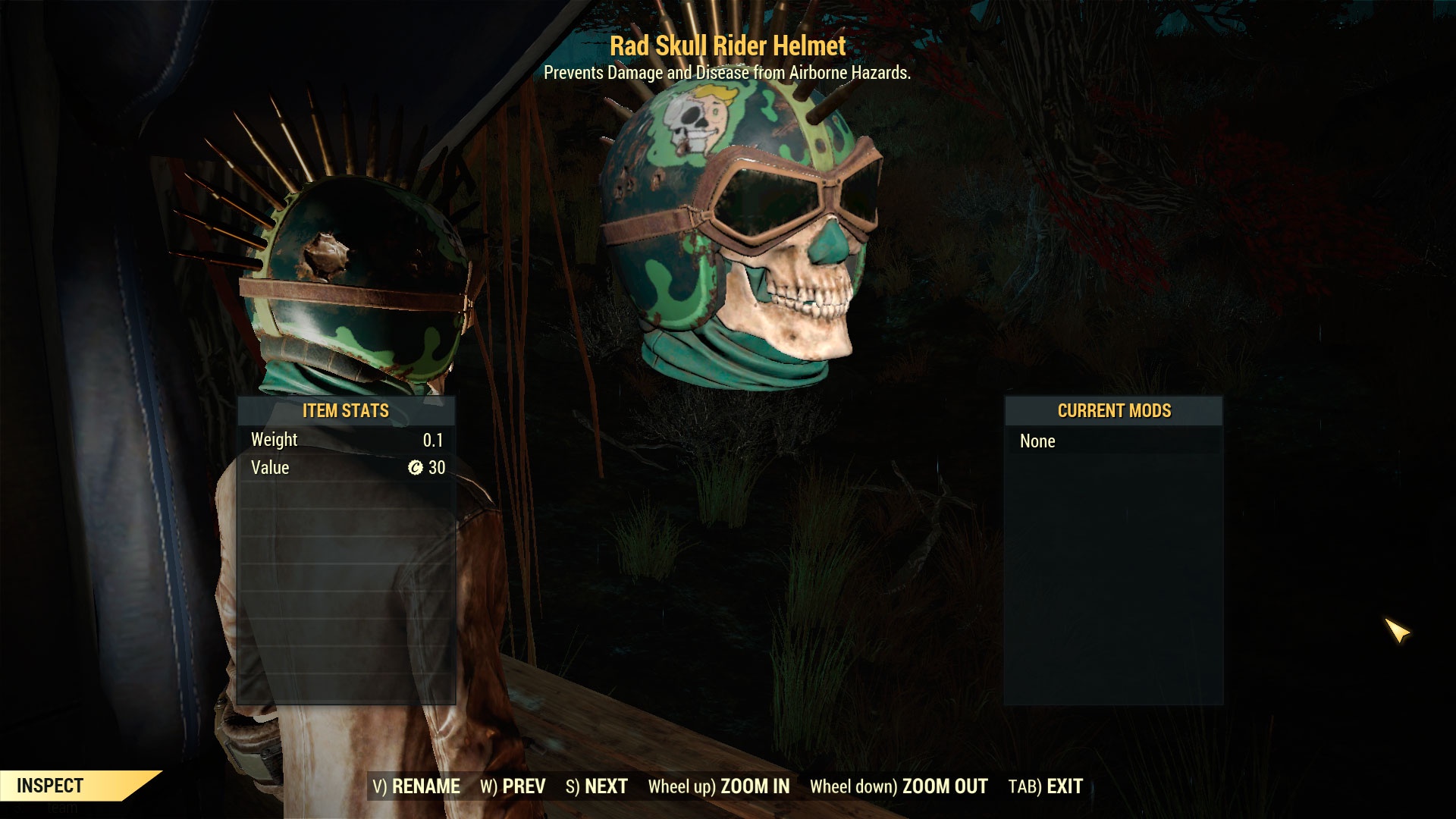Viewport: 1456px width, 819px height.
Task: Click ZOOM IN on the bottom bar
Action: click(x=719, y=786)
